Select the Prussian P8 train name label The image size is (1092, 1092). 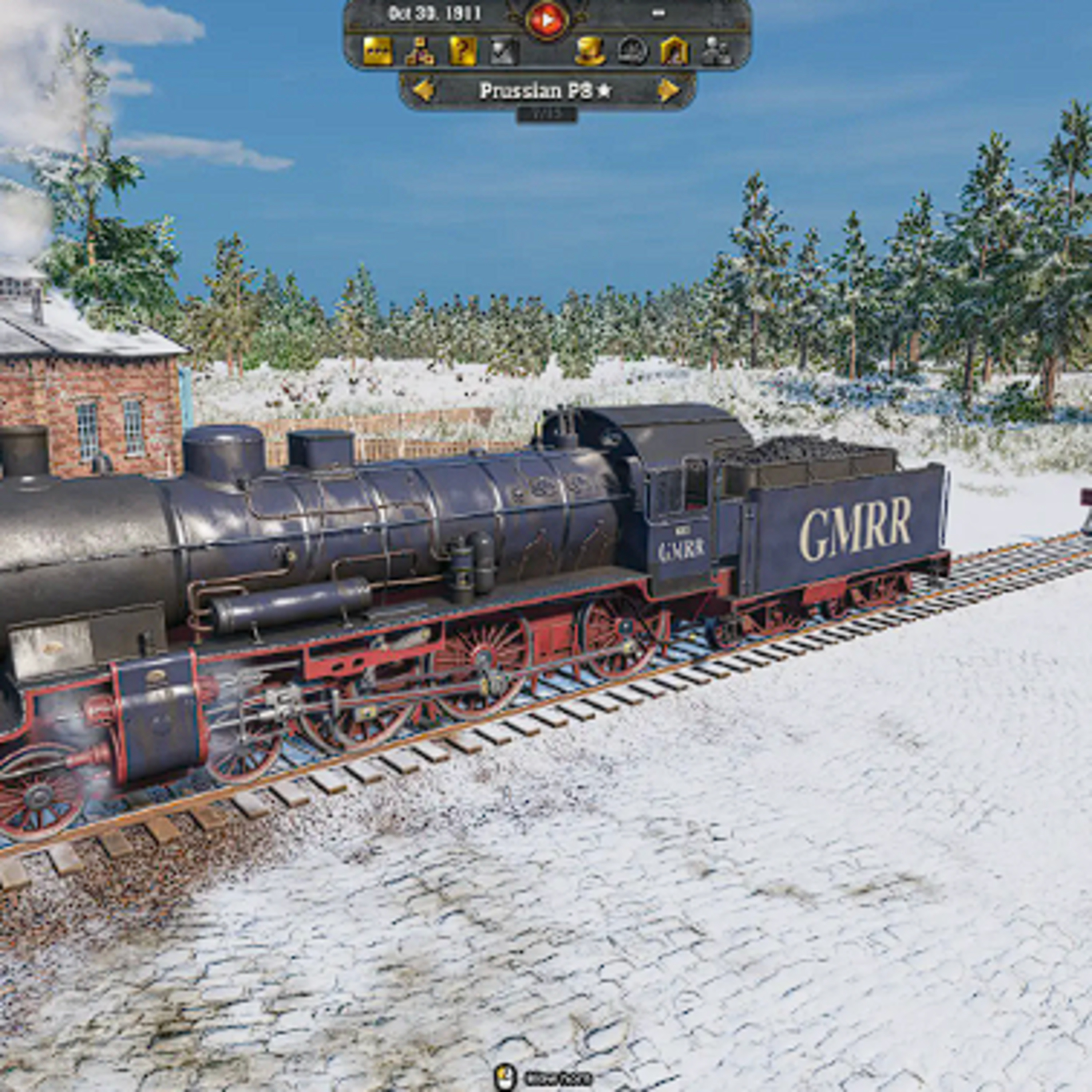click(x=545, y=90)
